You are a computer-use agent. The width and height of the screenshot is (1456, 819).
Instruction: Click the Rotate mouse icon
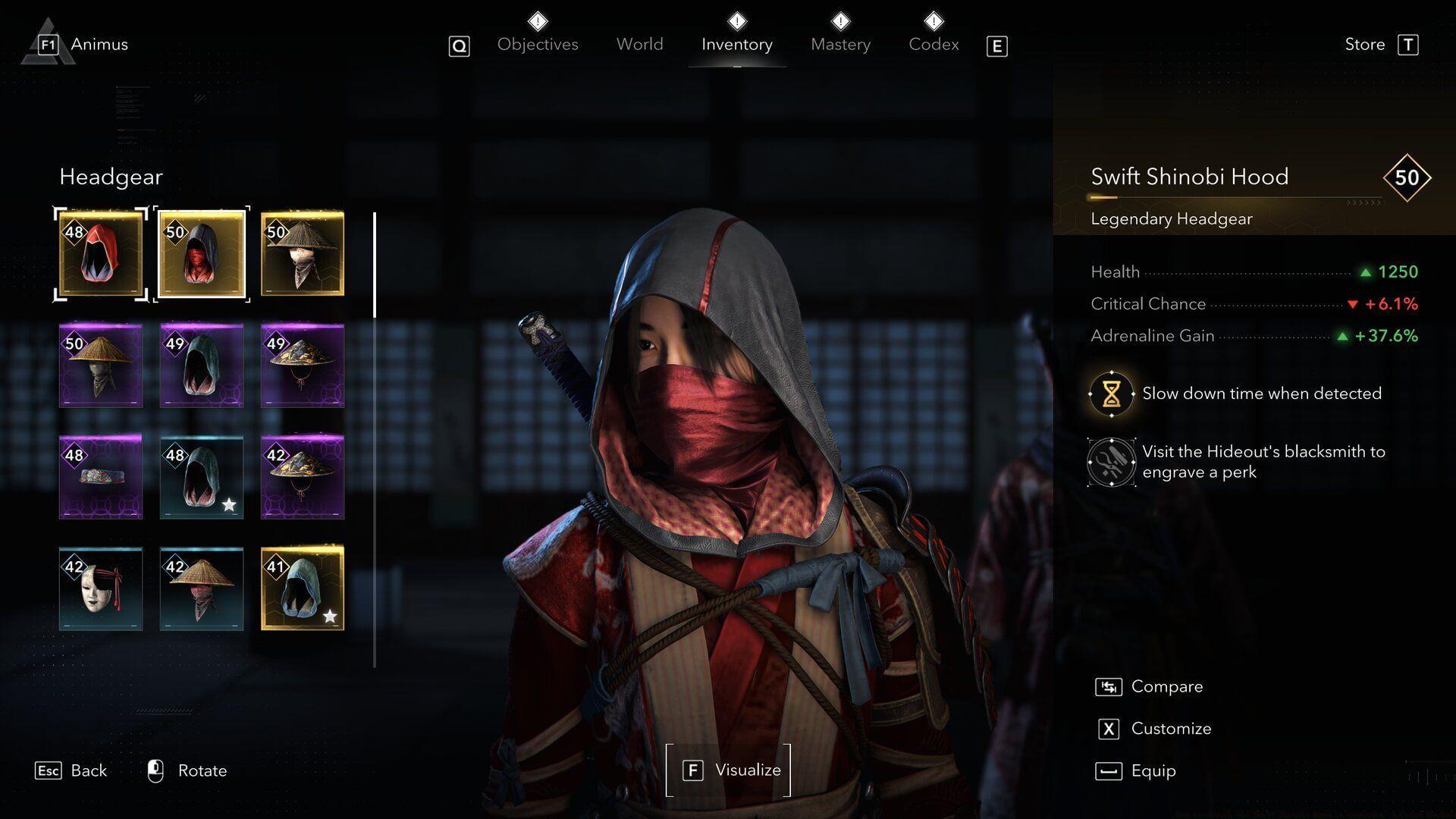155,770
